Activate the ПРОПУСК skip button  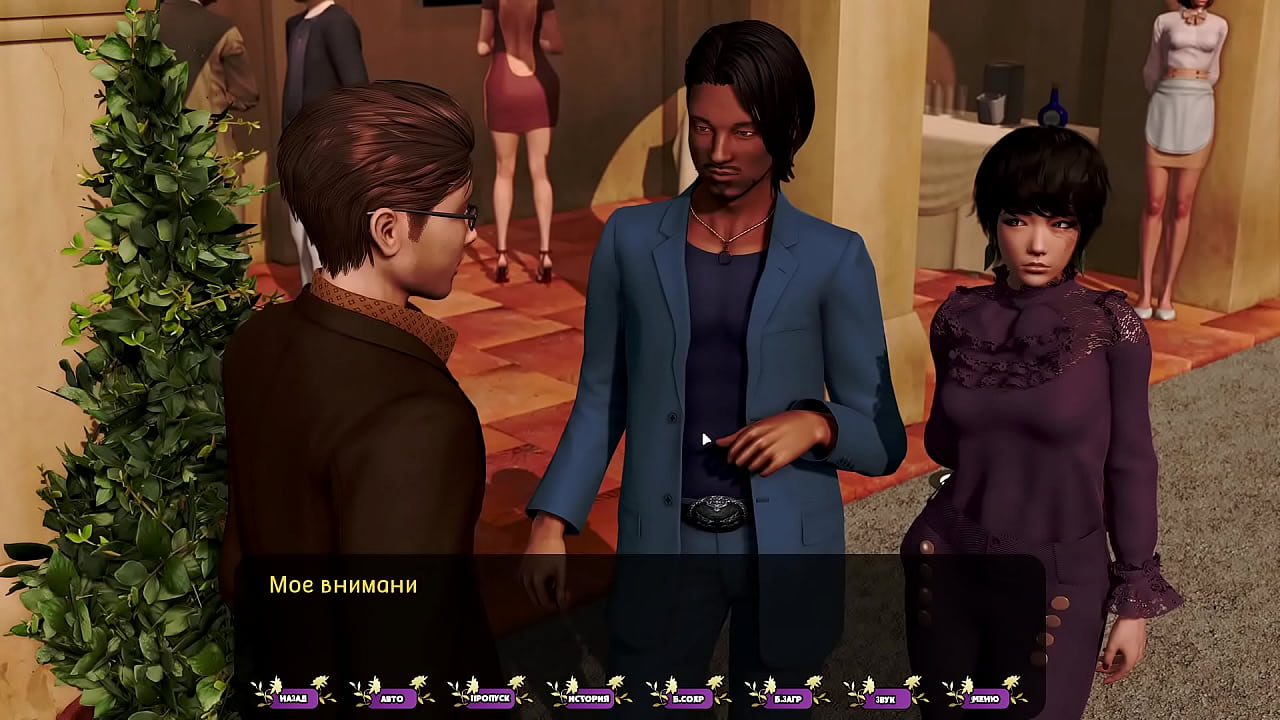pos(491,698)
